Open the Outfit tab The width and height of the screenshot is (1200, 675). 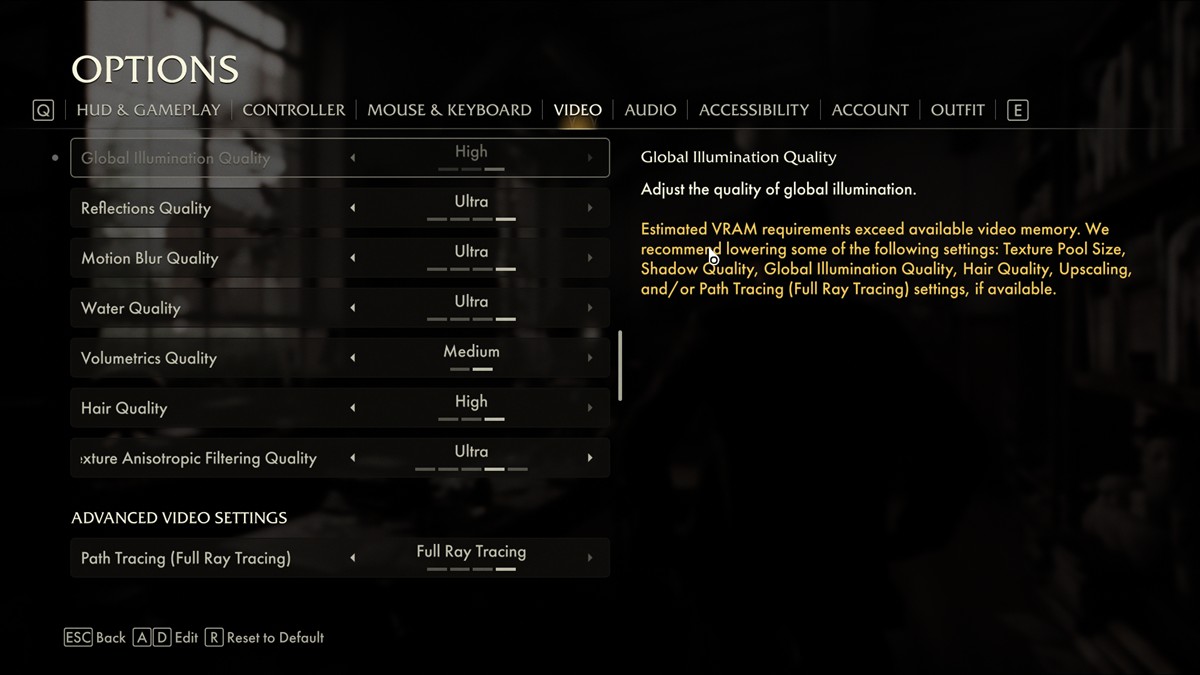pos(957,110)
